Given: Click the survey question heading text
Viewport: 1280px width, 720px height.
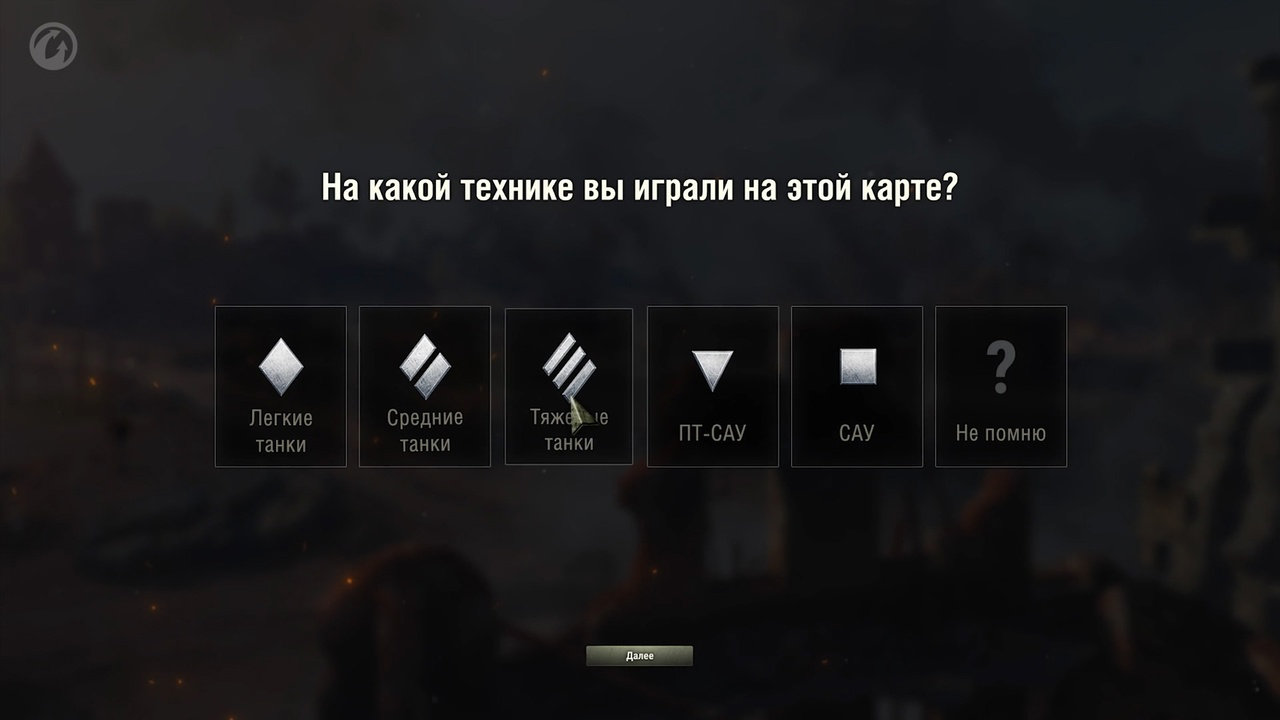Looking at the screenshot, I should [x=640, y=183].
